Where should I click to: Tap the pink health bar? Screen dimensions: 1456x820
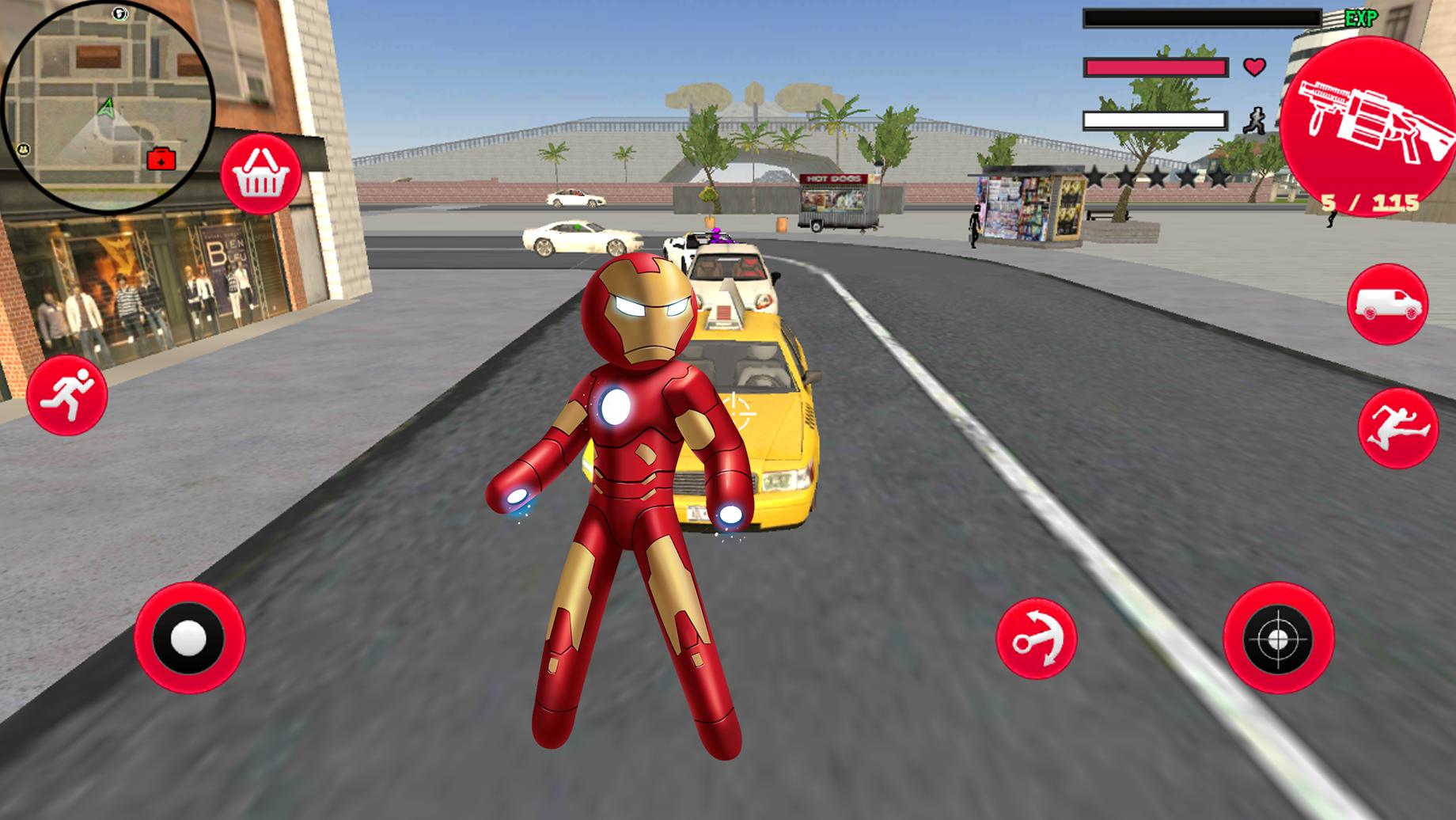coord(1155,66)
